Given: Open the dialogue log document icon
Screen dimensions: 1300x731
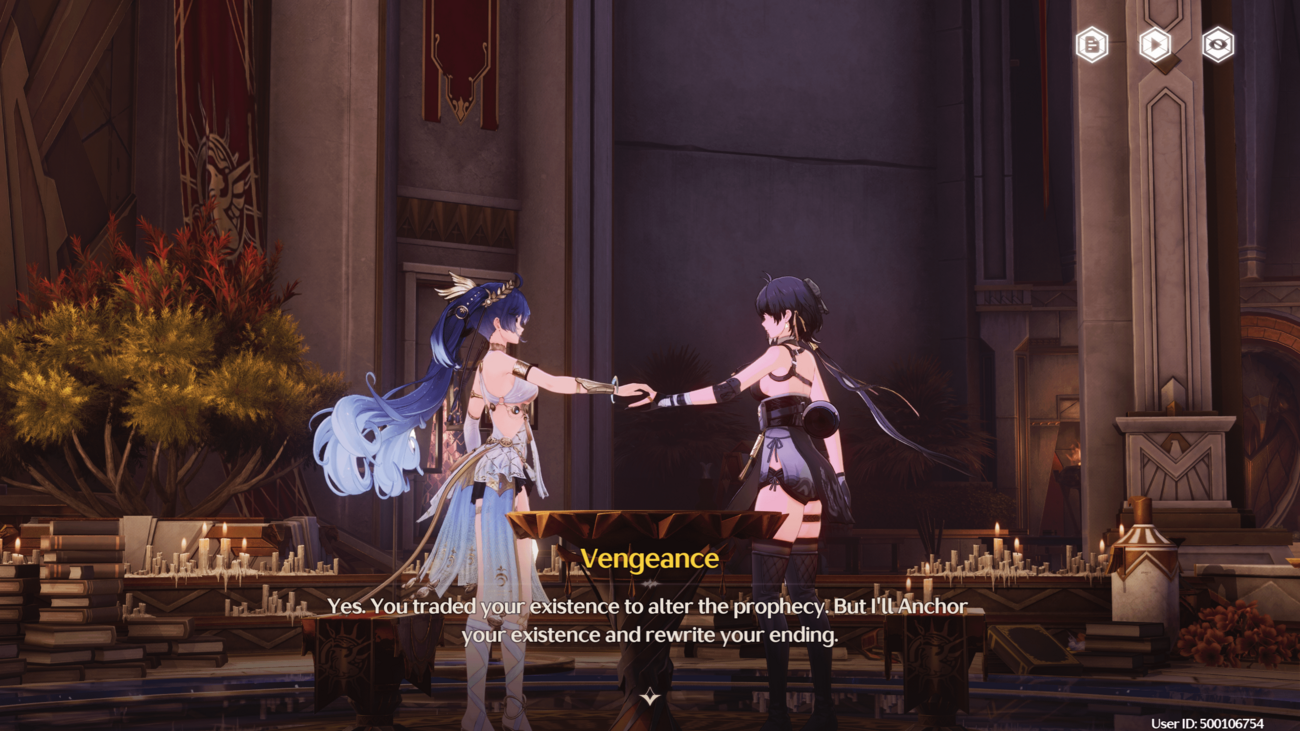Looking at the screenshot, I should pos(1091,45).
